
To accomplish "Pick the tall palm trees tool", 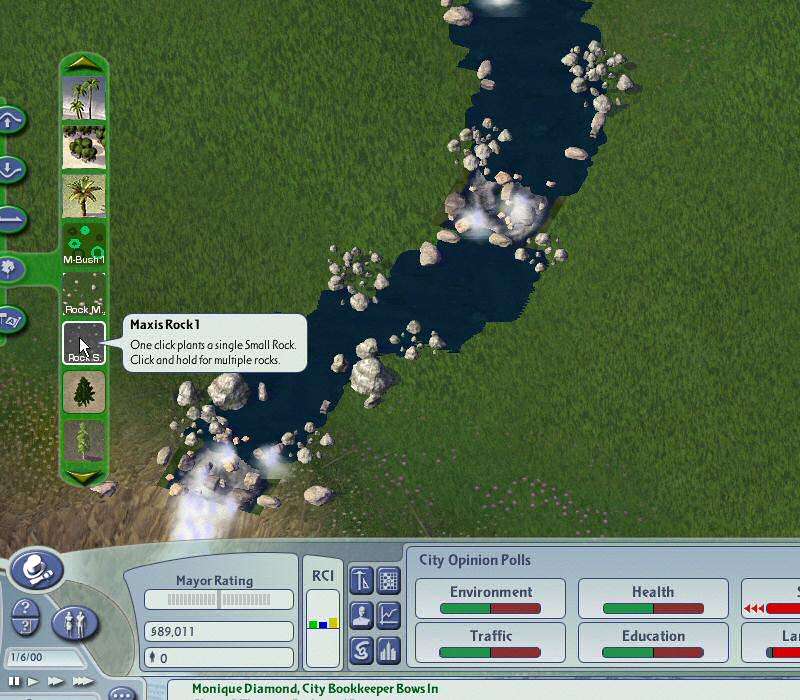I will tap(84, 98).
